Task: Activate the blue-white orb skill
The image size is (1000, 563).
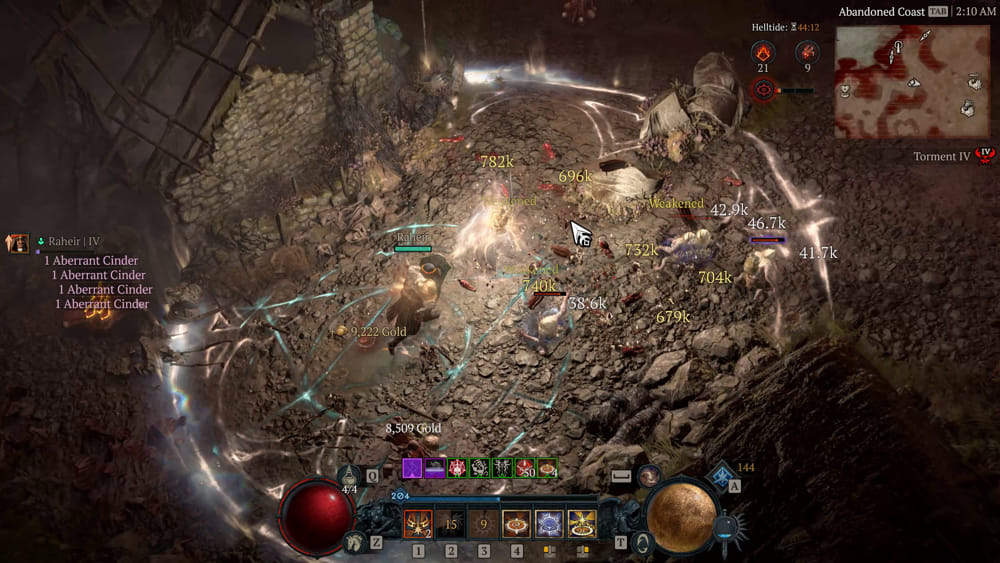Action: coord(549,523)
